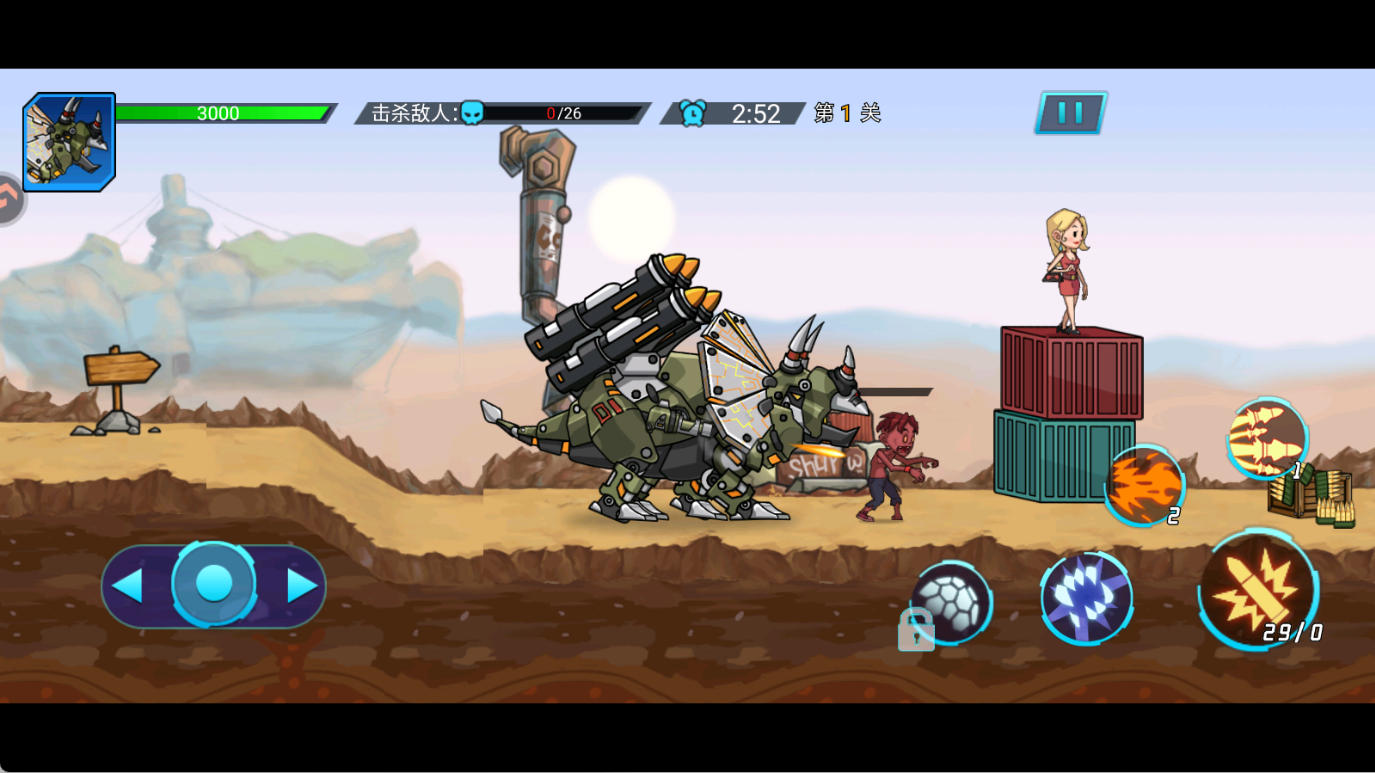
Task: Launch the triple missile barrage skill
Action: [1267, 438]
